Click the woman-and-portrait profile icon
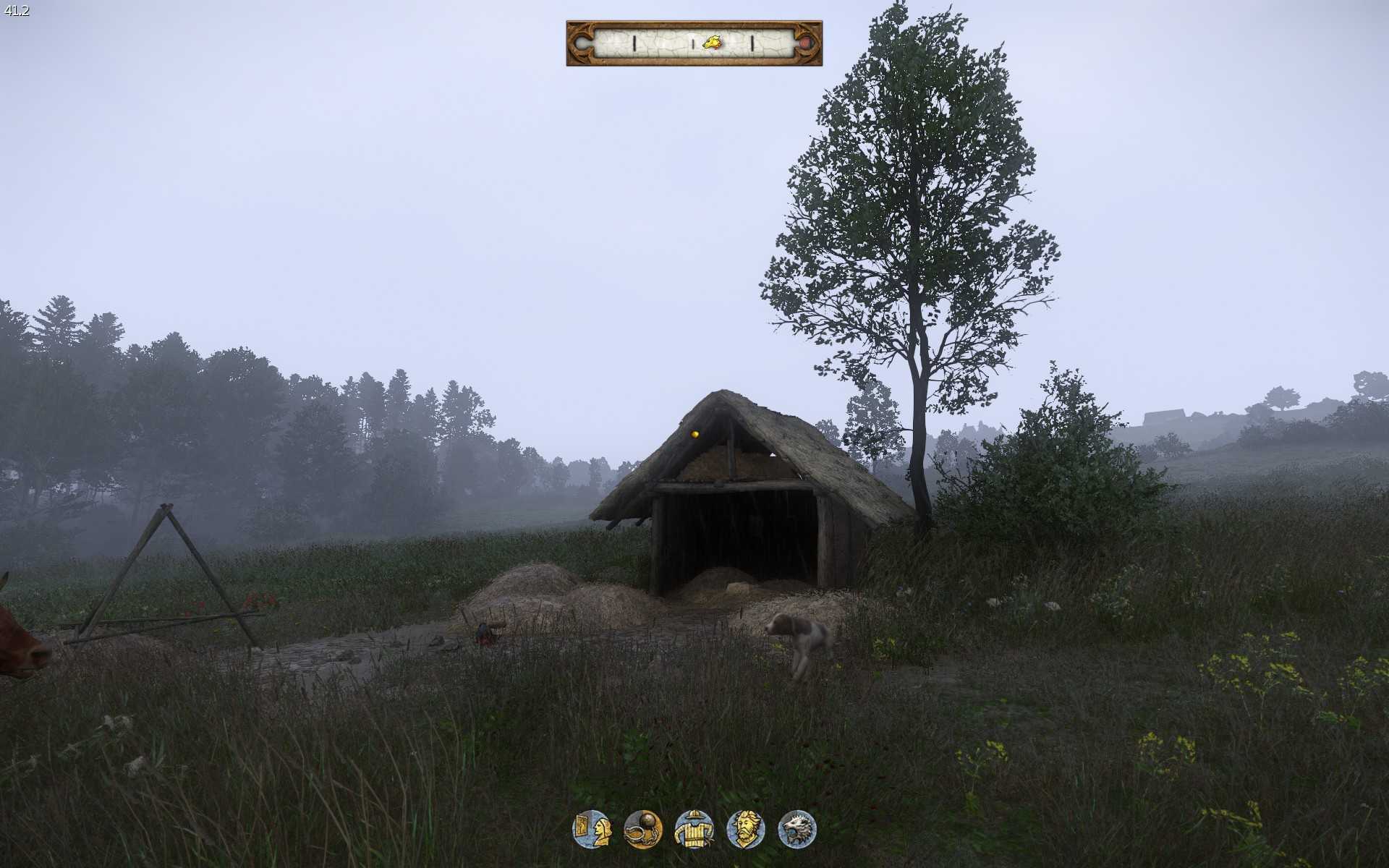Screen dimensions: 1389x868 coord(592,829)
